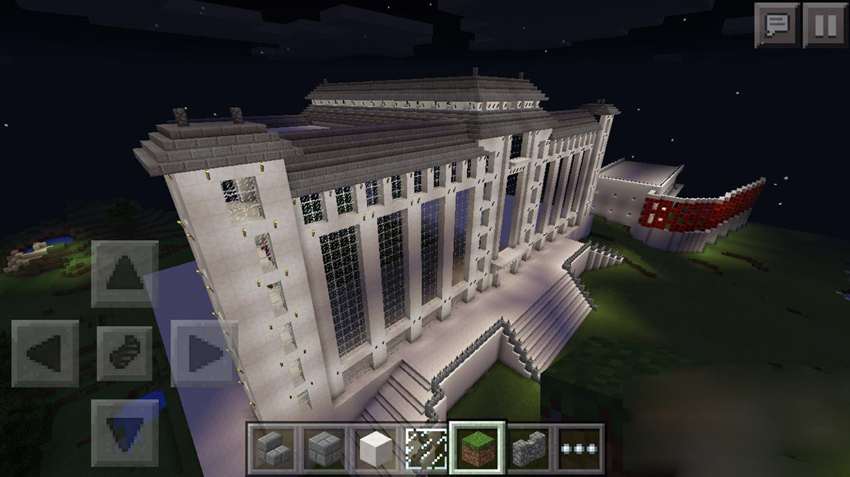
Task: Tap the move backward arrow
Action: (124, 431)
